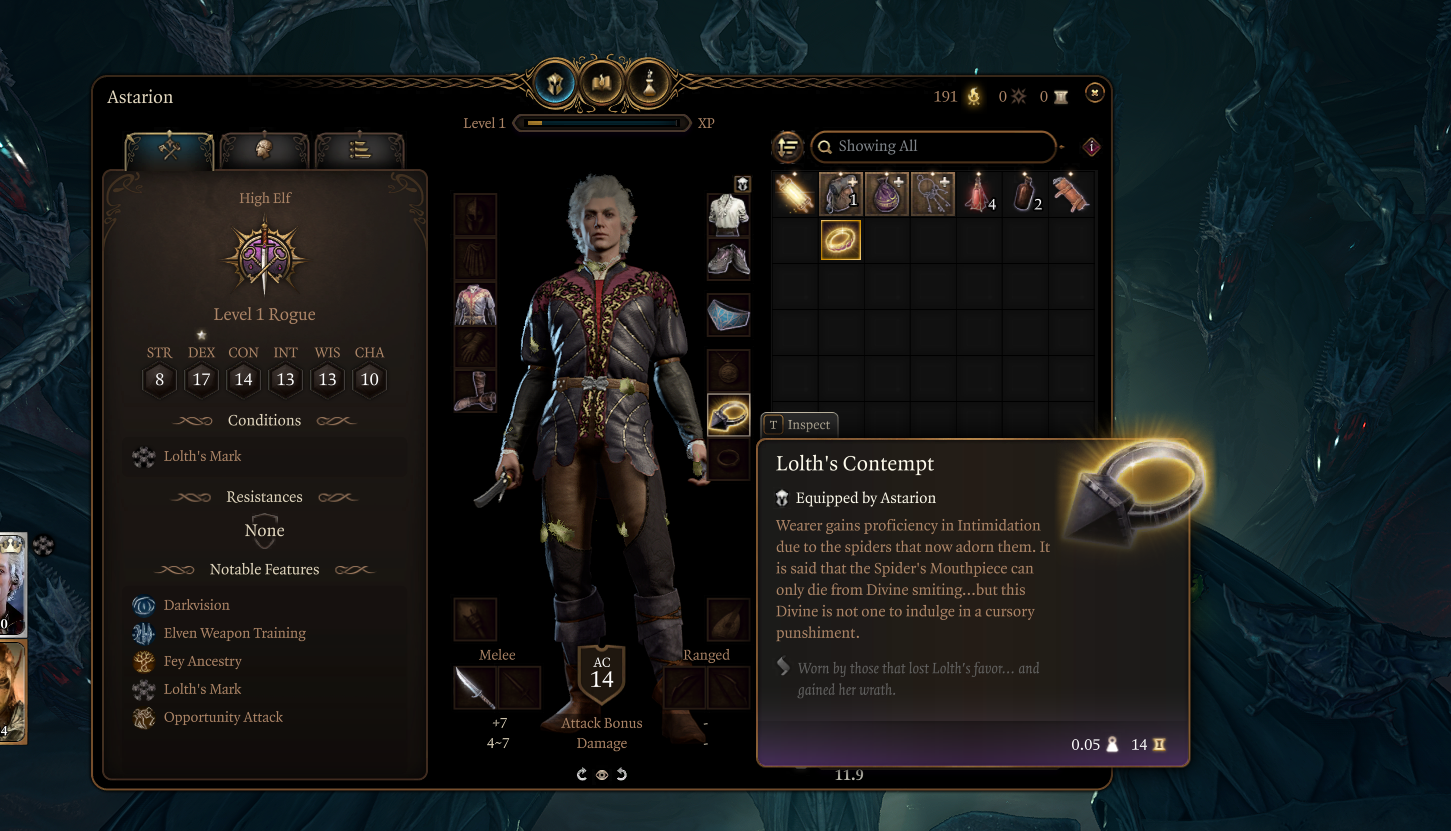This screenshot has height=831, width=1451.
Task: Select the Opportunity Attack feature entry
Action: (223, 717)
